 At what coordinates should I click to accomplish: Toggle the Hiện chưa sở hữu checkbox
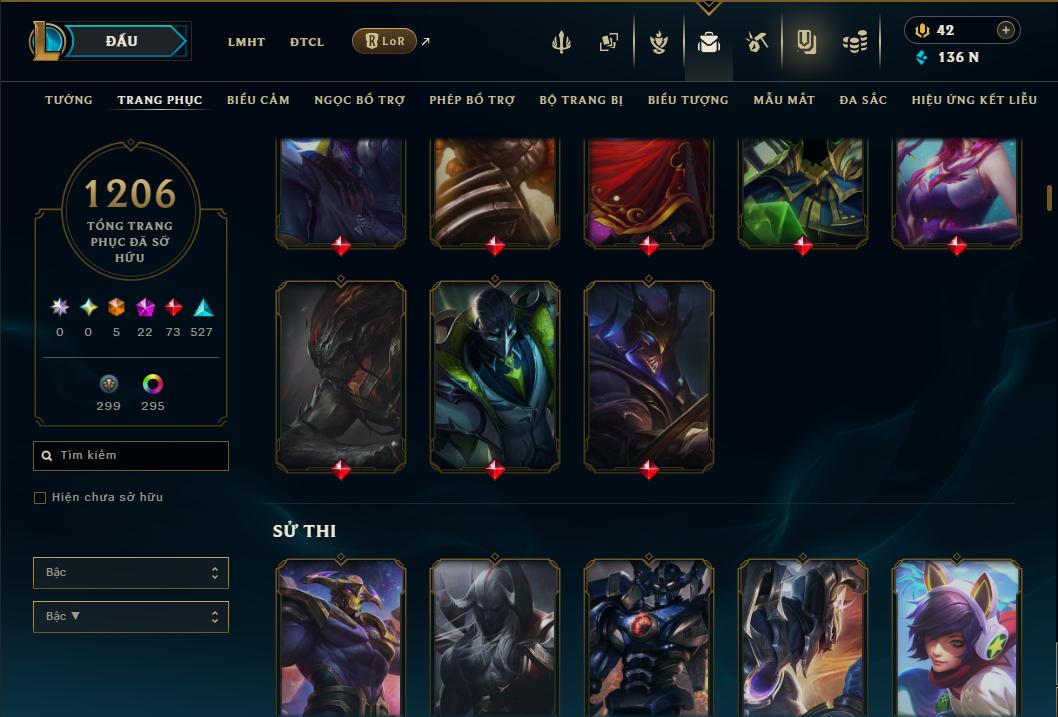(40, 498)
